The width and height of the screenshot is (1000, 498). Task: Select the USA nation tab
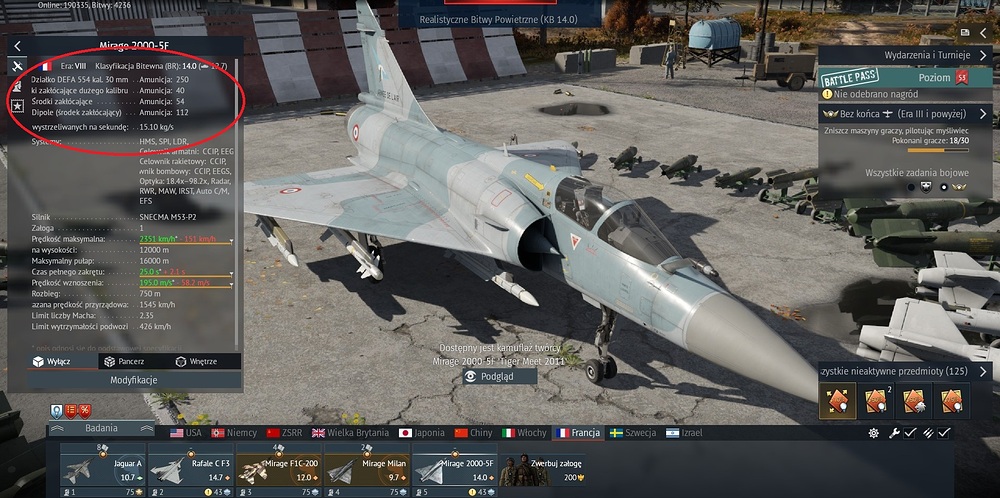186,433
